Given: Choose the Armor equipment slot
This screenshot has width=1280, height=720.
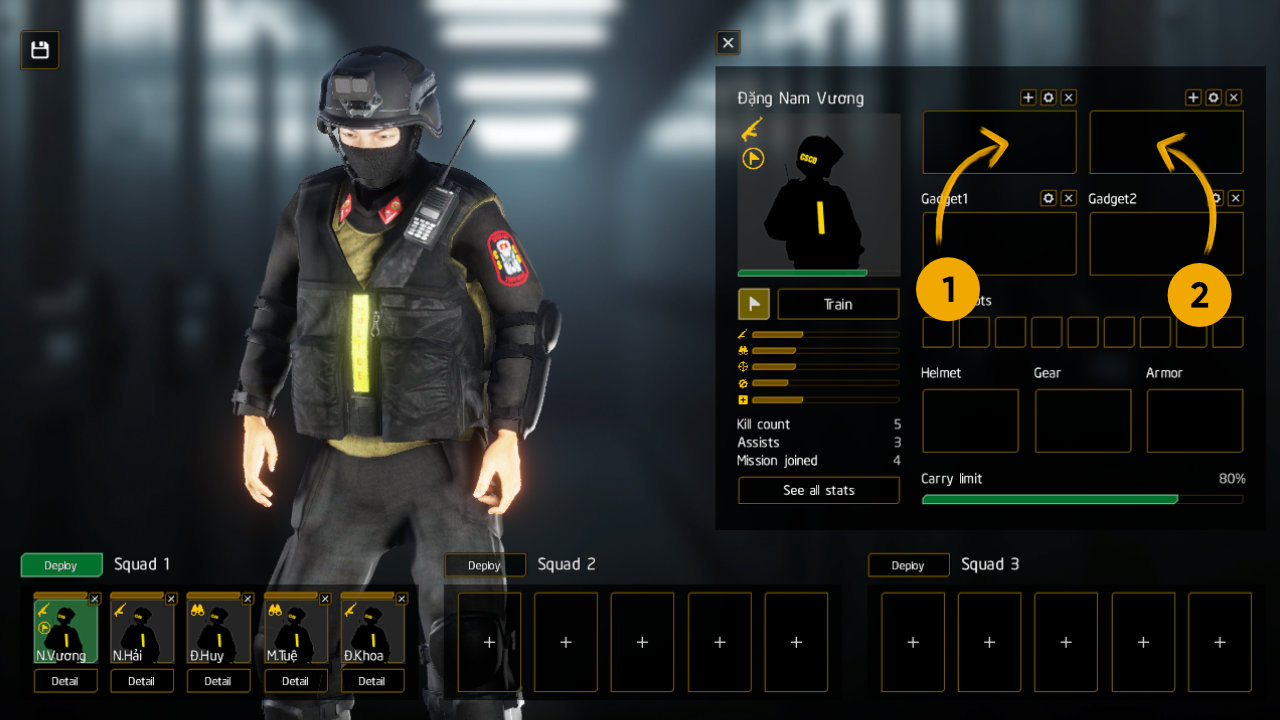Looking at the screenshot, I should pos(1195,421).
